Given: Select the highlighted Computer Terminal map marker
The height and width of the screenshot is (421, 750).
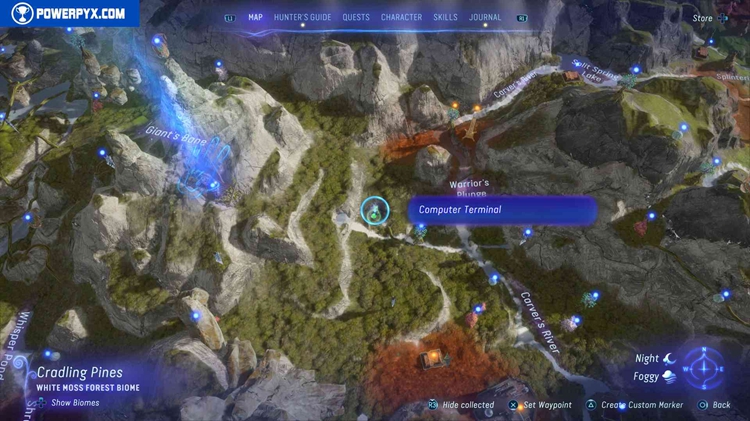Looking at the screenshot, I should click(x=375, y=210).
